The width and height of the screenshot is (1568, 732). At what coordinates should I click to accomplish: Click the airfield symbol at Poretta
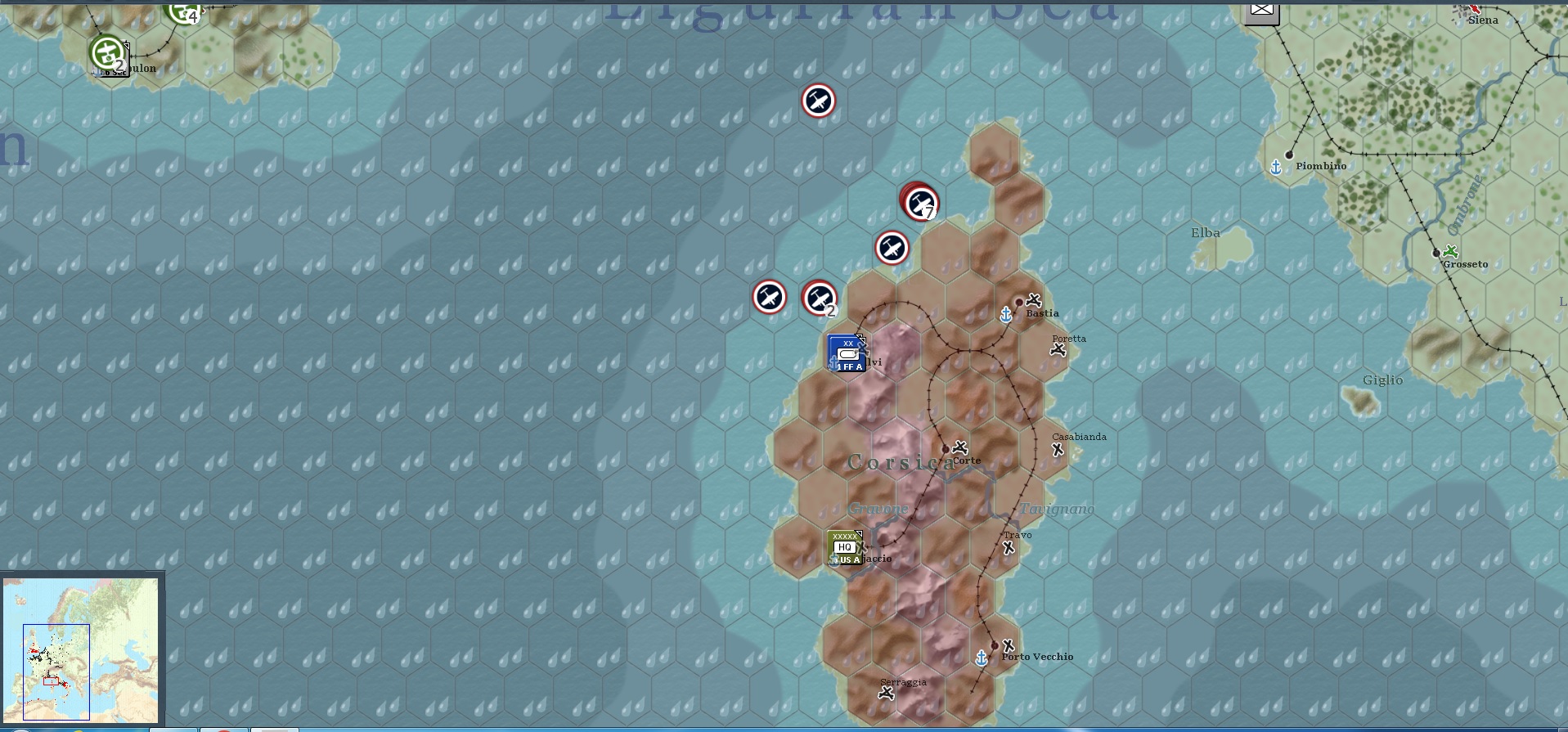[x=1058, y=350]
